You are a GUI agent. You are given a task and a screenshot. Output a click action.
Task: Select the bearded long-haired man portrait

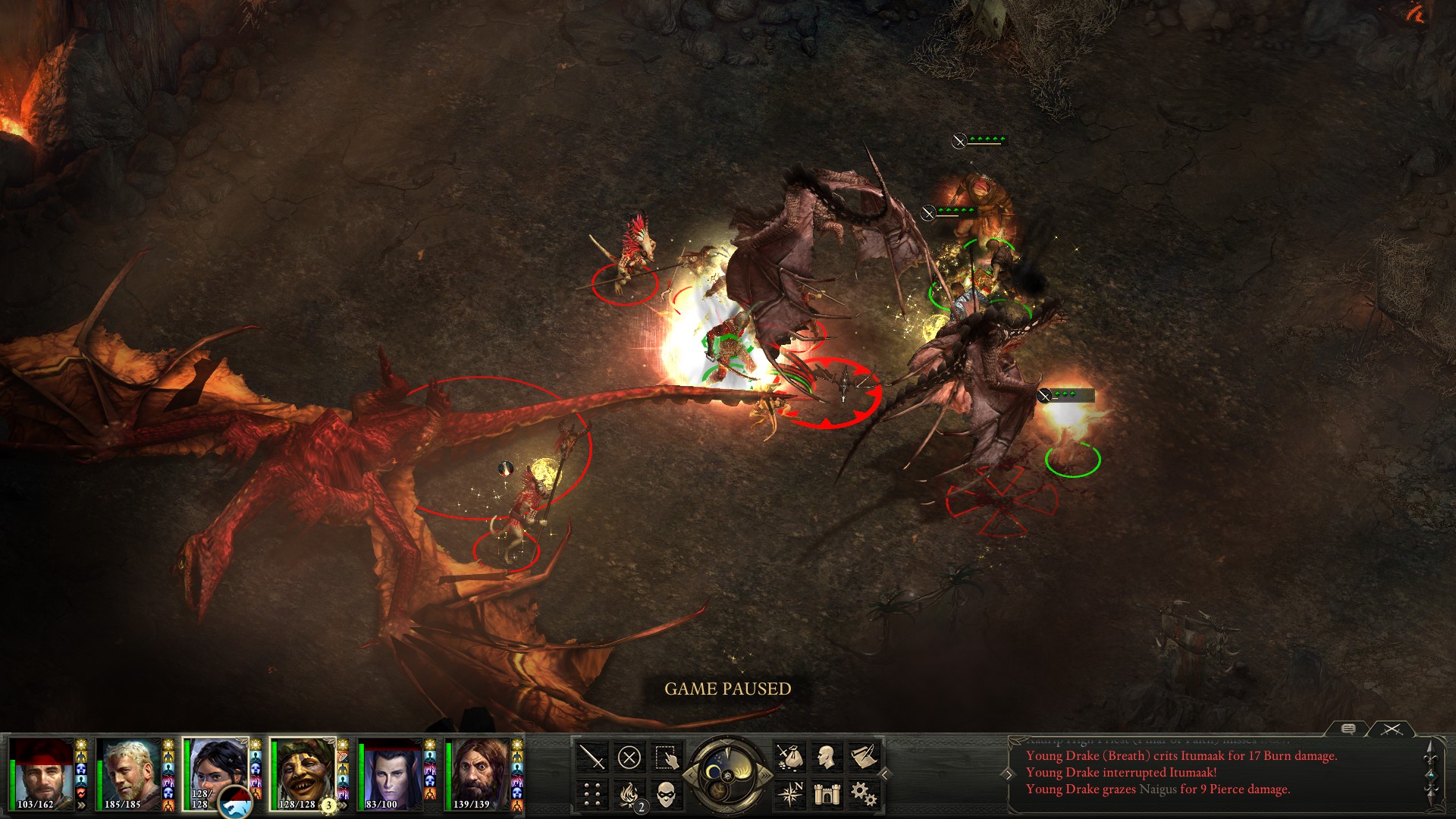click(x=478, y=773)
